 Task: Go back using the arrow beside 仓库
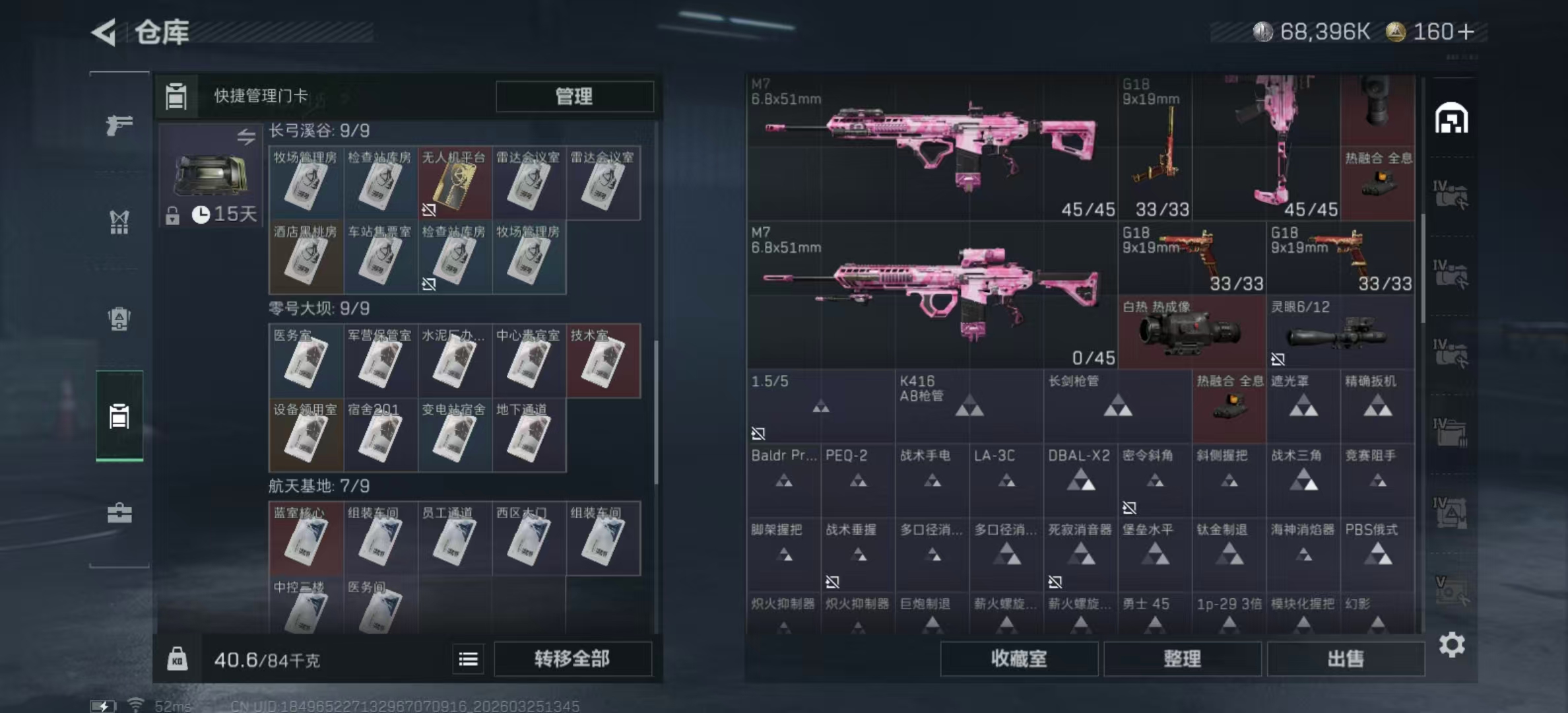click(x=104, y=32)
